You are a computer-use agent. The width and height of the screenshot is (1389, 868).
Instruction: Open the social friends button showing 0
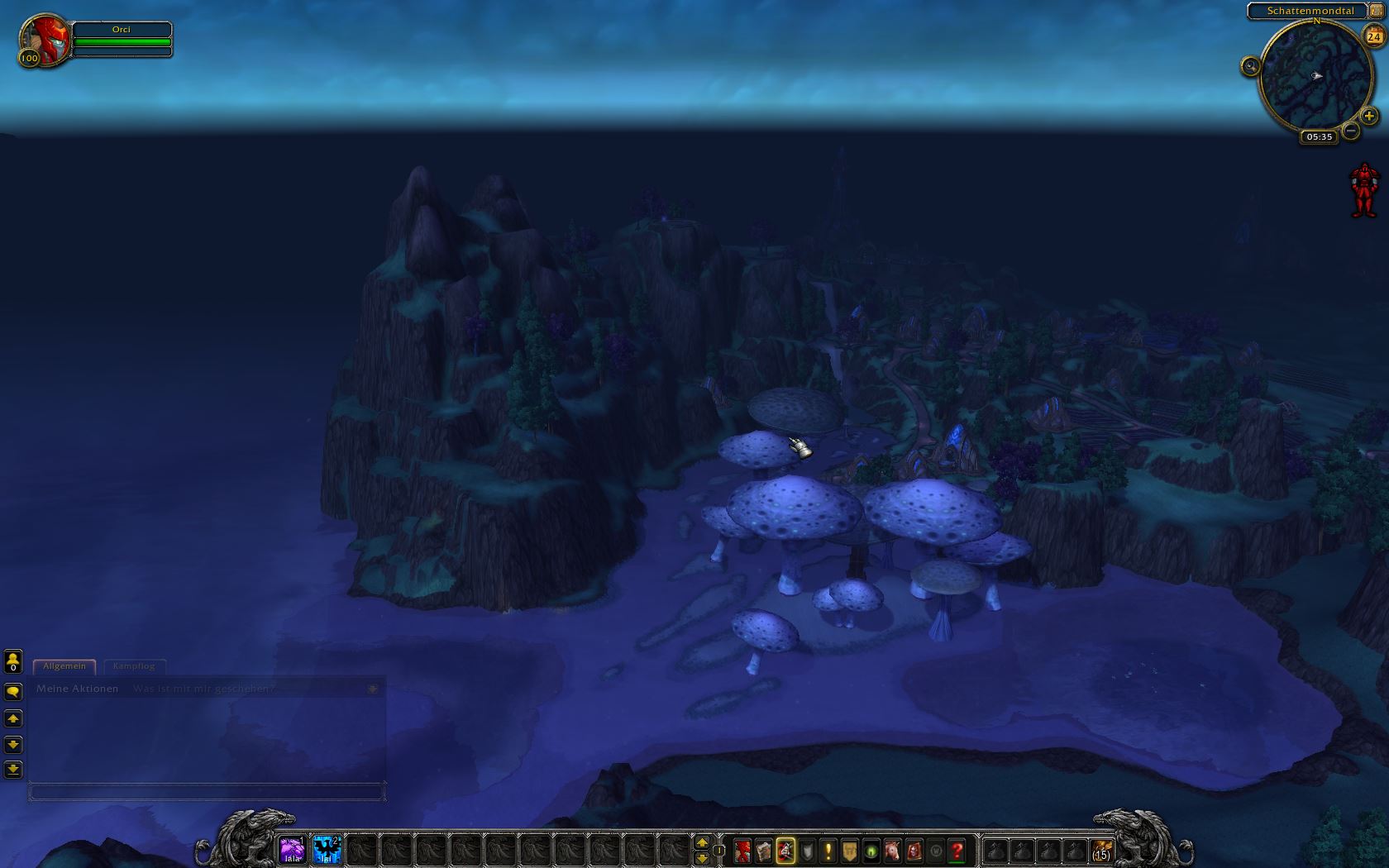click(13, 661)
